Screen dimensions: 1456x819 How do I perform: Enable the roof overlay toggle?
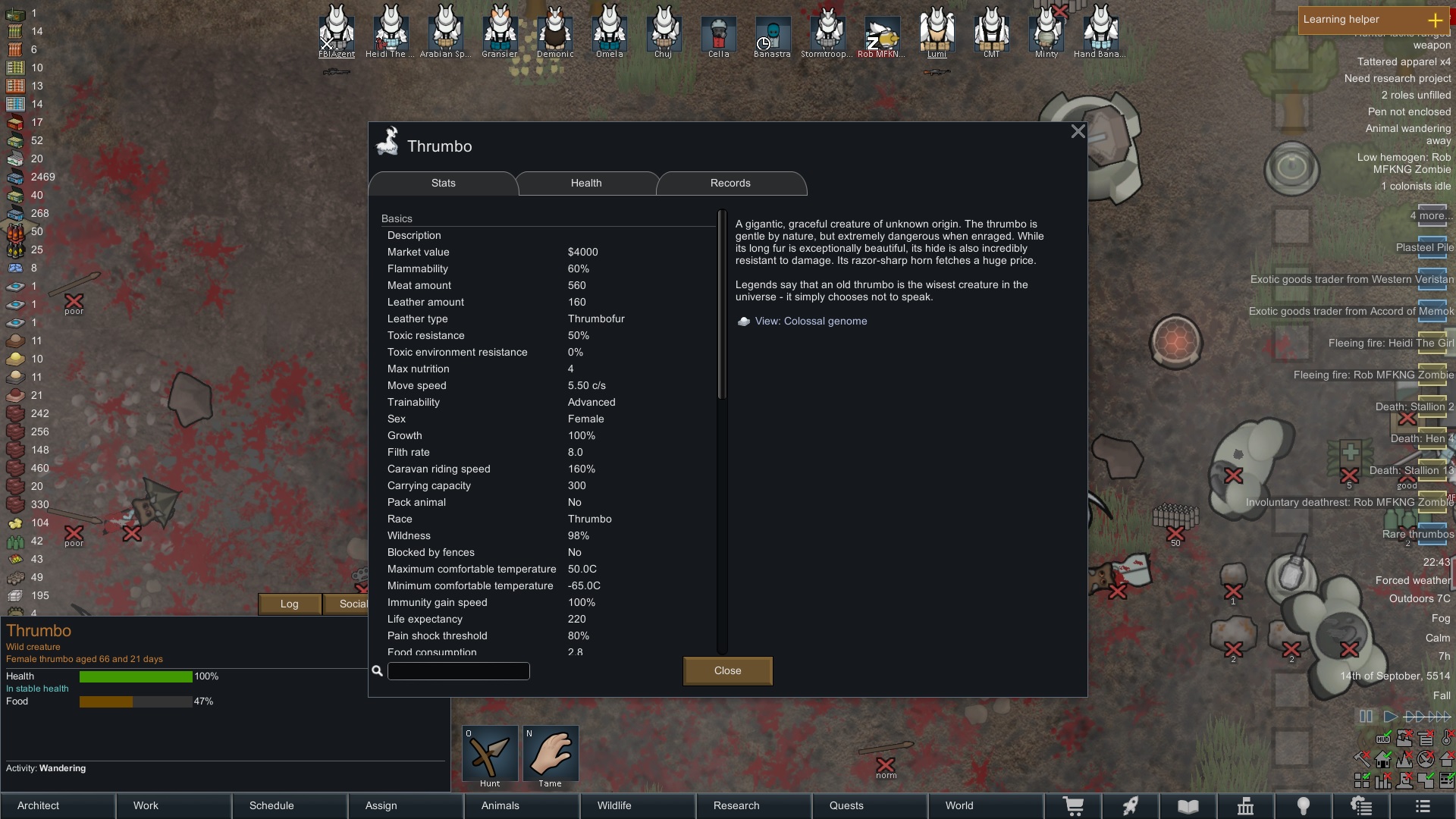1447,759
